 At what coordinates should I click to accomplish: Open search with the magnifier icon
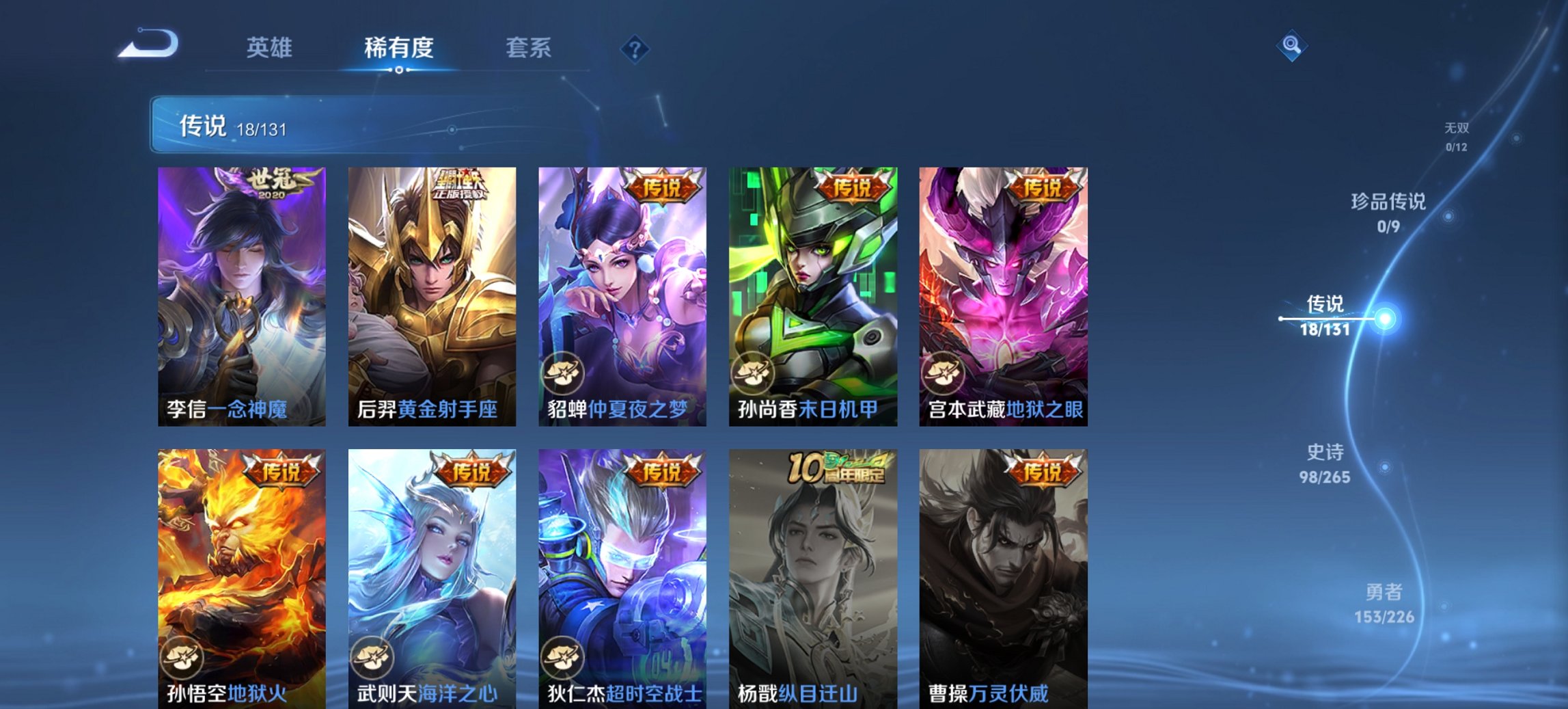[x=1290, y=45]
